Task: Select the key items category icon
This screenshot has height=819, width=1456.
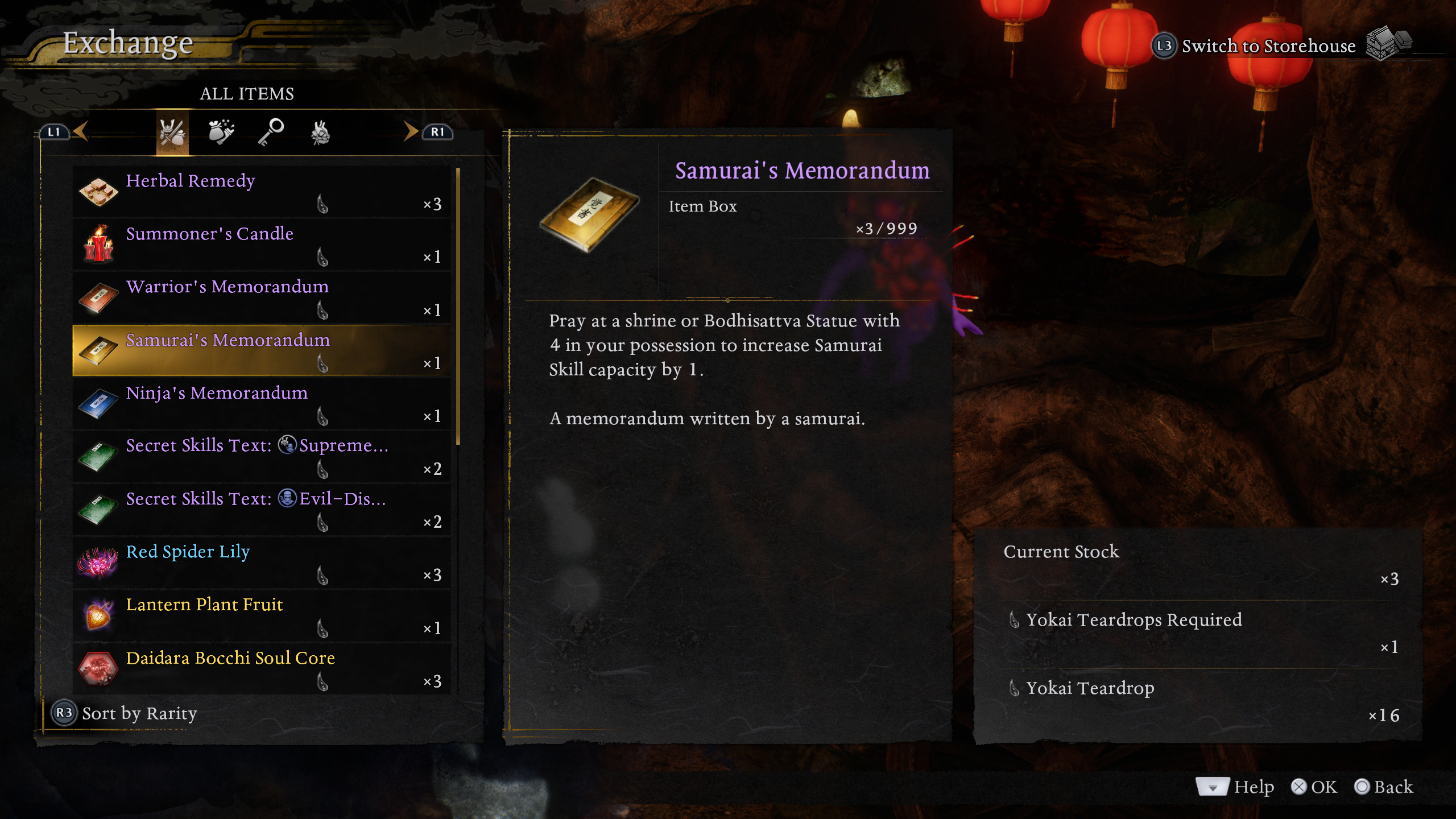Action: (x=270, y=132)
